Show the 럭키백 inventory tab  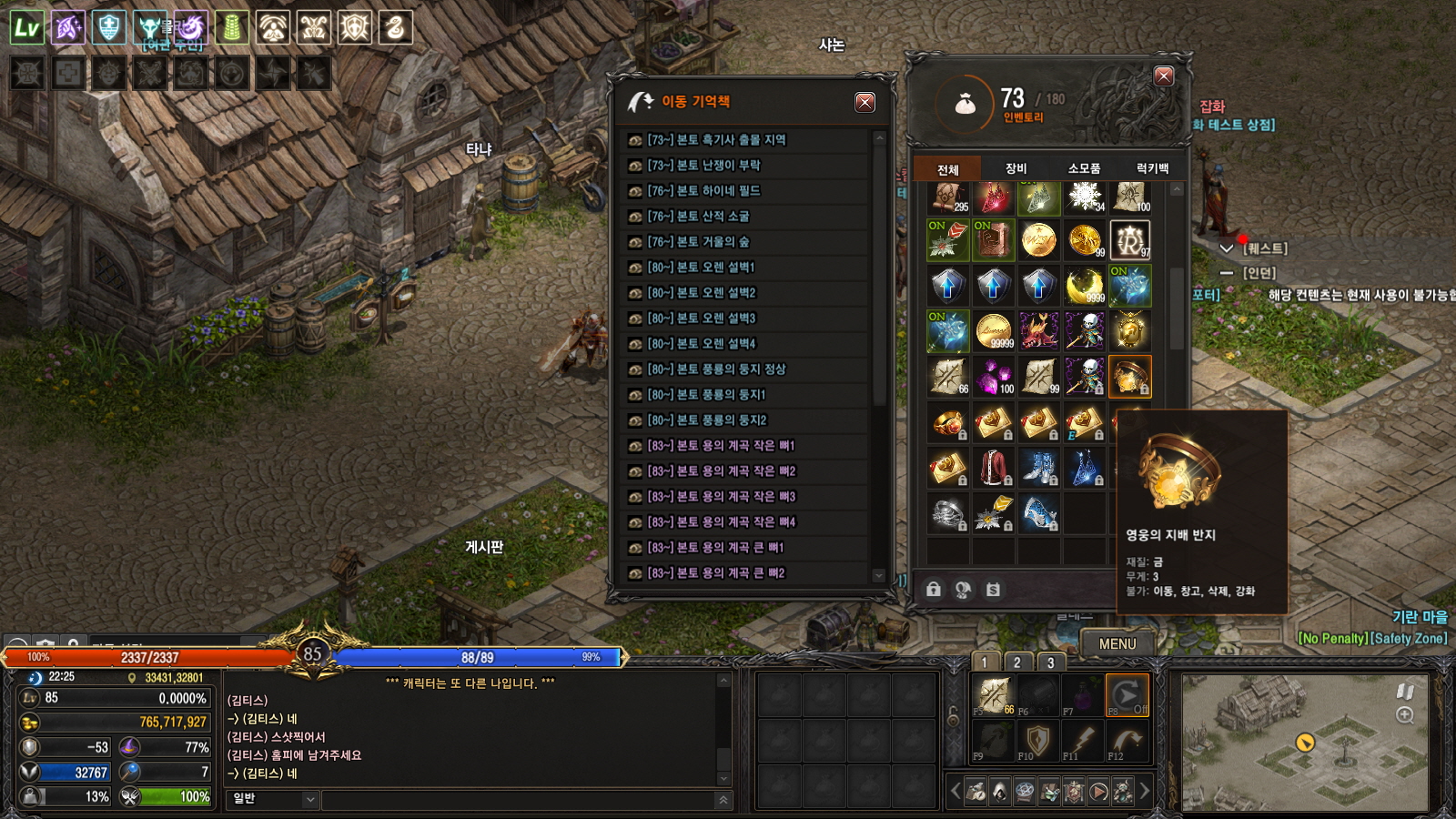[1152, 168]
